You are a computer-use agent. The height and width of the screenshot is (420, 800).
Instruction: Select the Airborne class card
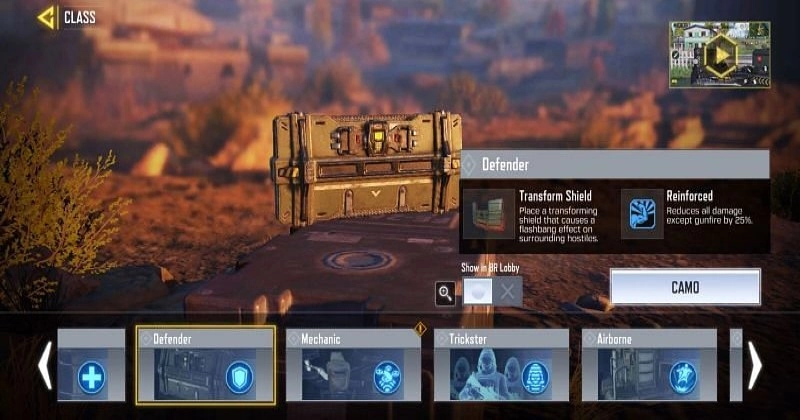649,366
